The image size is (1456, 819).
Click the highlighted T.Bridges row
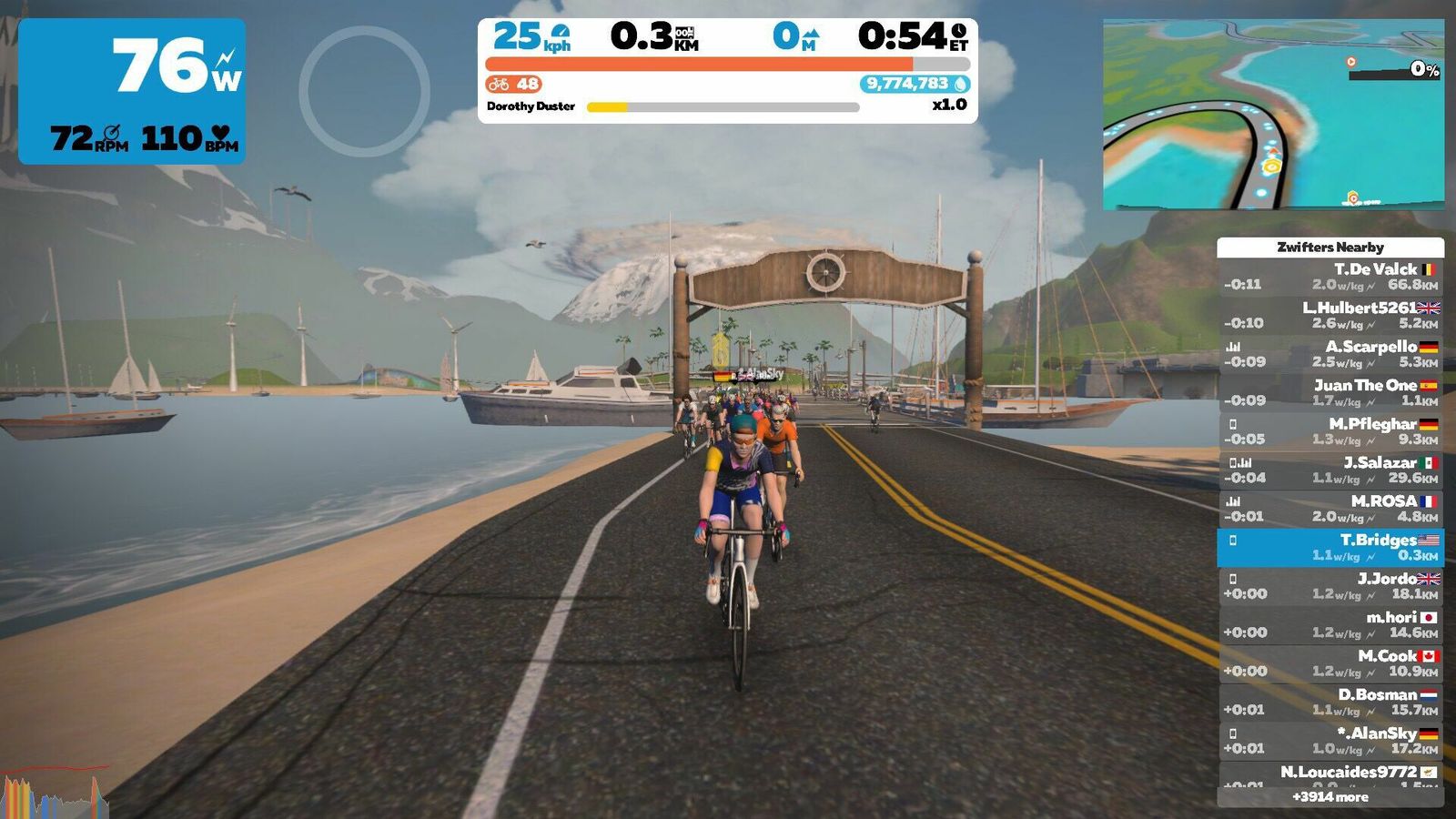tap(1330, 547)
